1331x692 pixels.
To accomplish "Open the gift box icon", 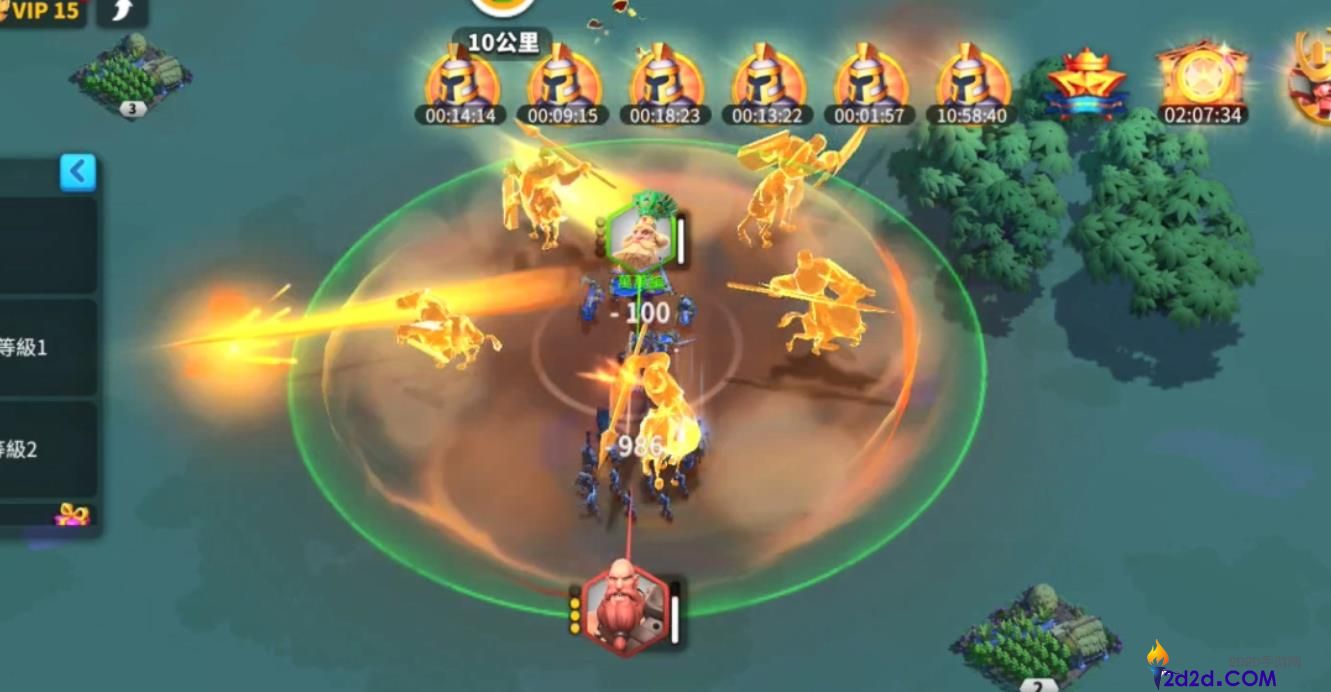I will (72, 515).
